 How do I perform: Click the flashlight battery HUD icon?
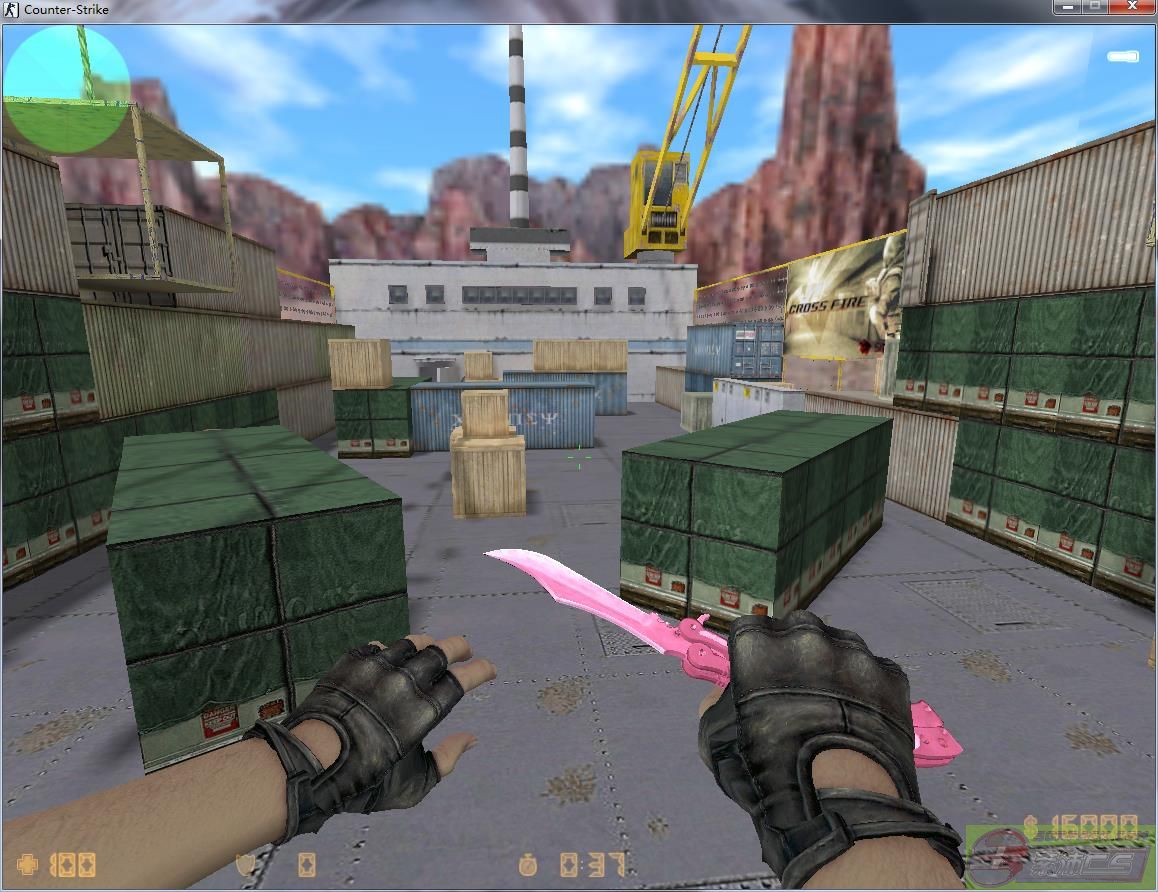coord(1122,57)
